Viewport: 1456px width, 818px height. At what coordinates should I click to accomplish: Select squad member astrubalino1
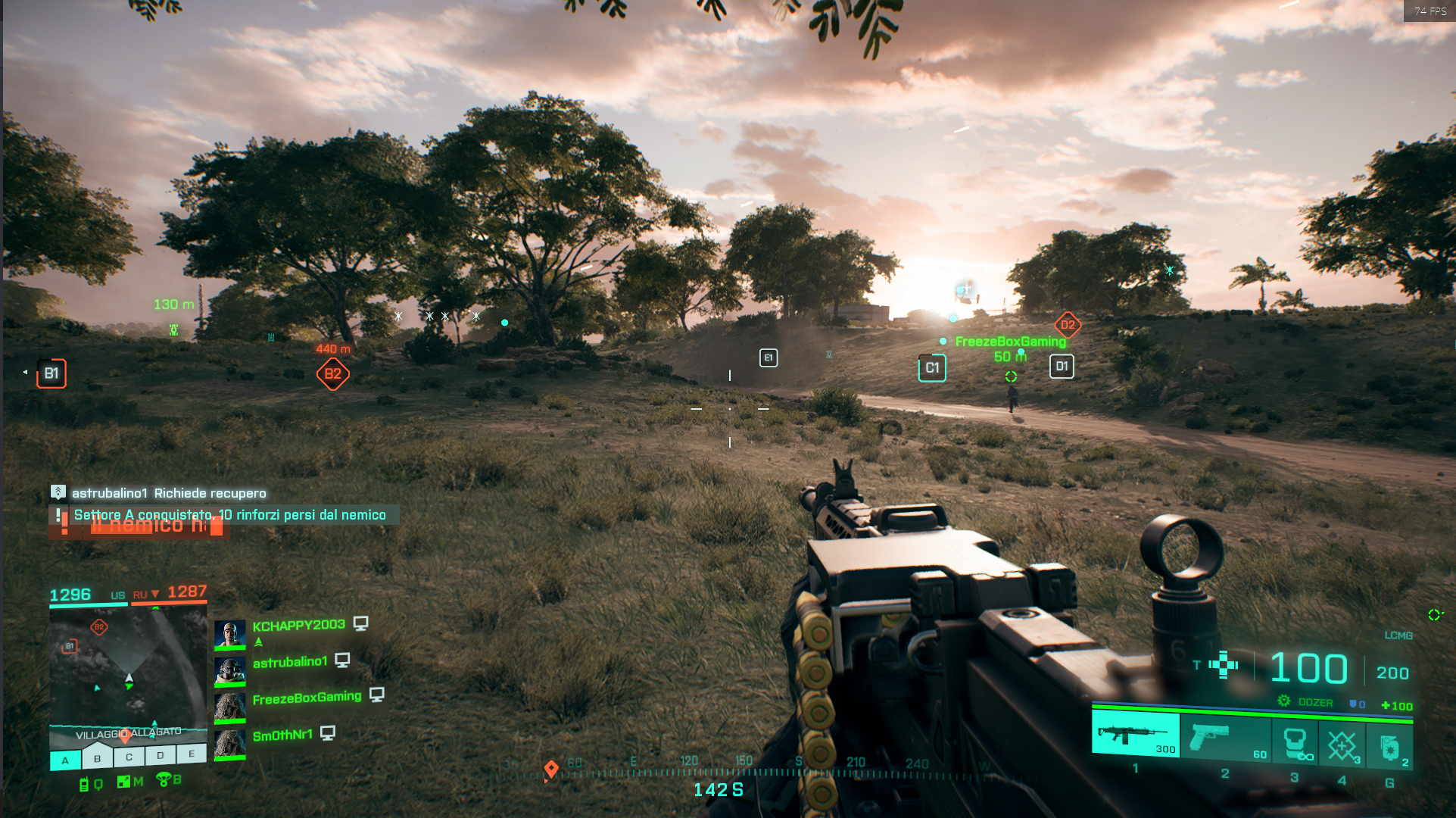(x=290, y=662)
